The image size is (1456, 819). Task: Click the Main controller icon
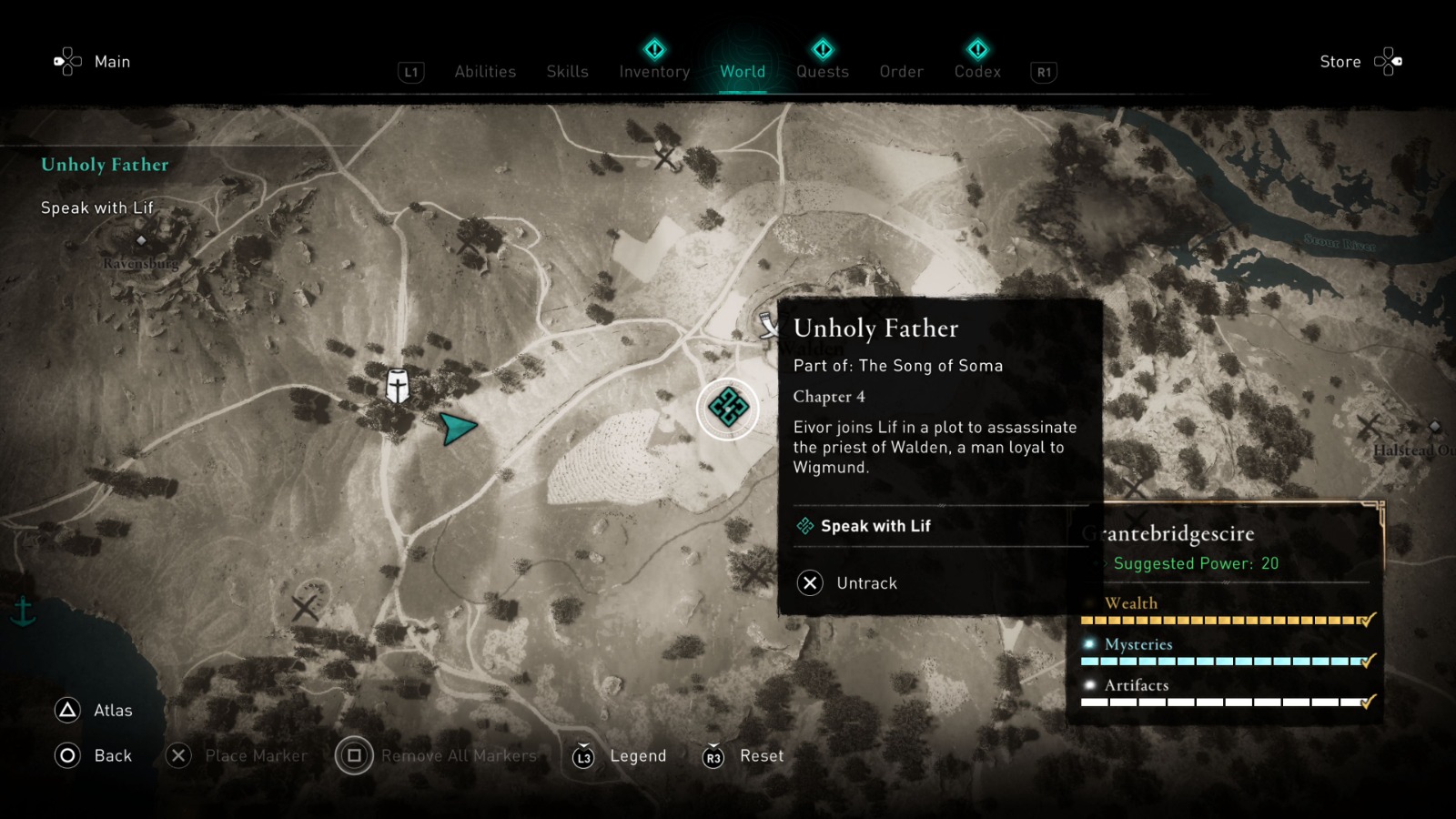point(68,61)
